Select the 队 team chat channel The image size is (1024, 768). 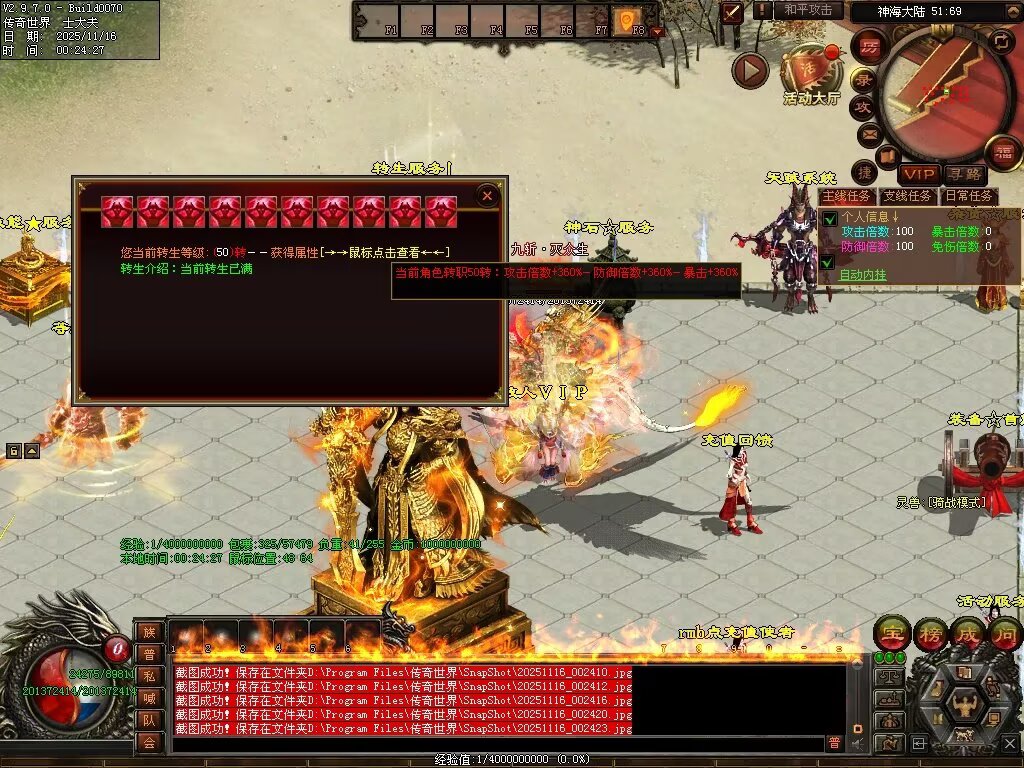pyautogui.click(x=149, y=720)
